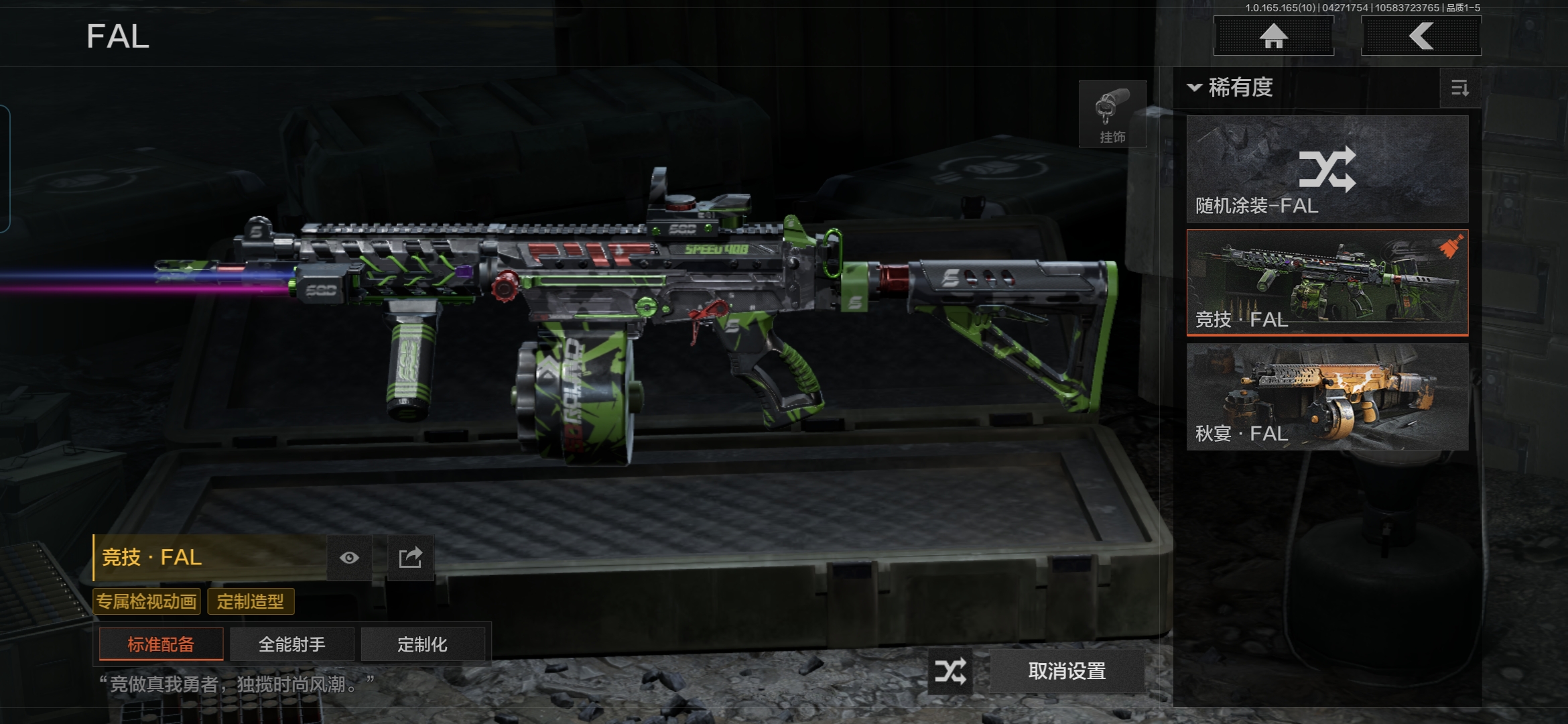
Task: Pick the 秋宴·FAL skin thumbnail
Action: coord(1327,397)
